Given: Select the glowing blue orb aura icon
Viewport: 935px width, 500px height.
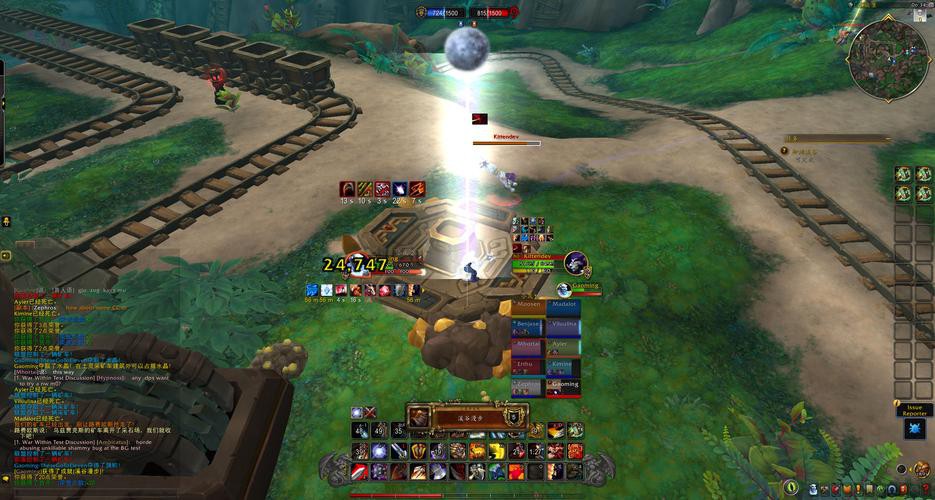Looking at the screenshot, I should (357, 412).
